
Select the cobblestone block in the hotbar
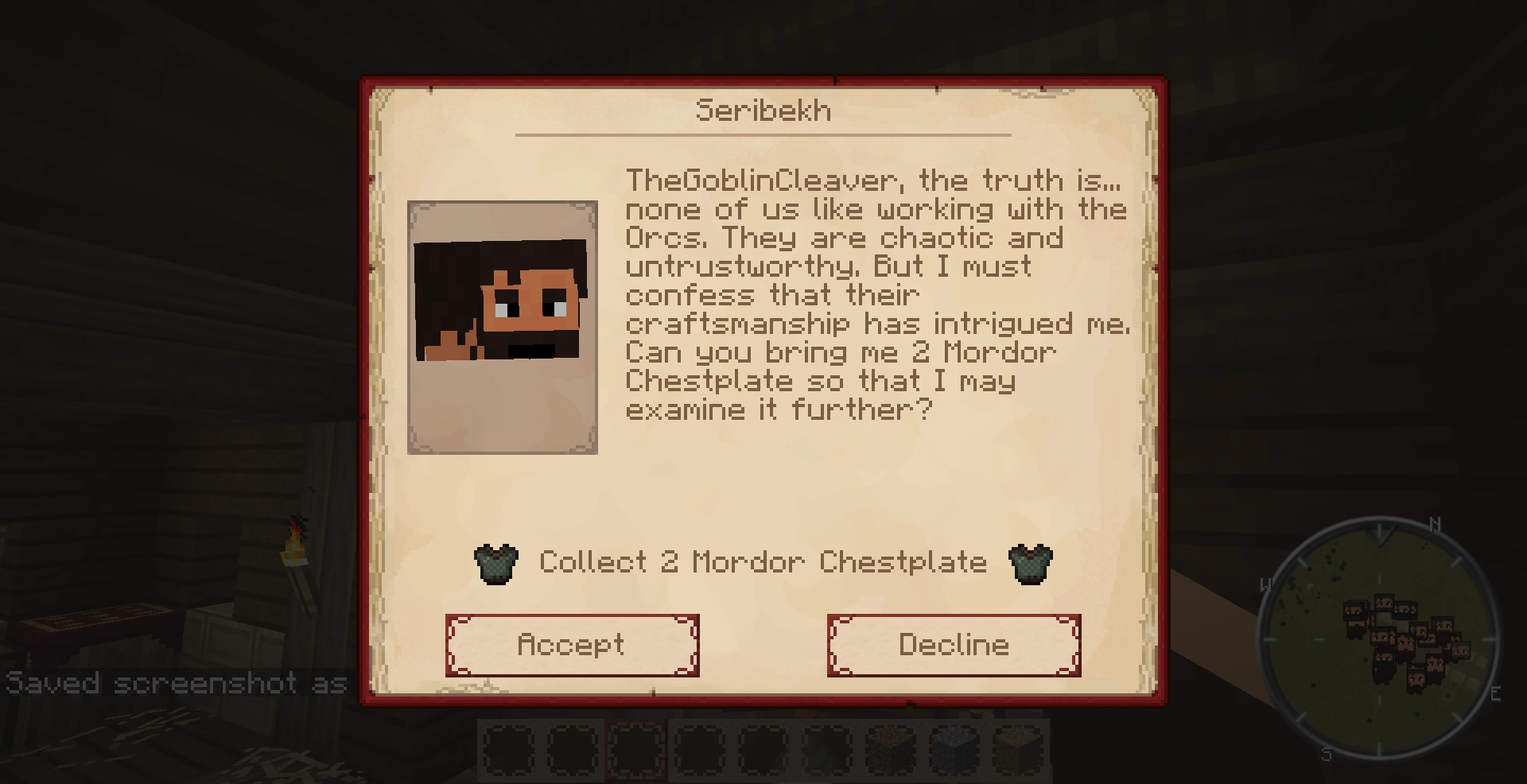coord(955,747)
